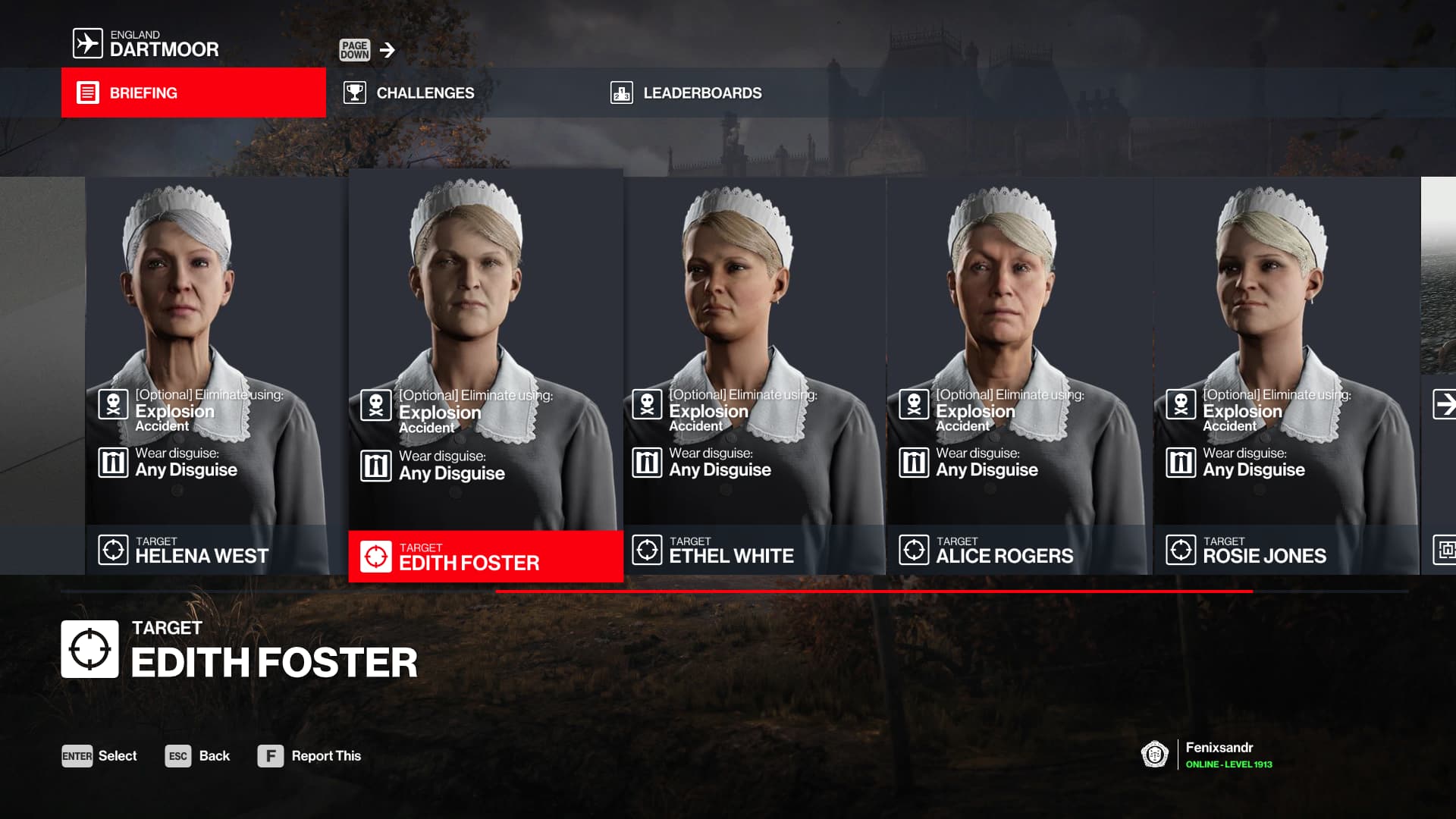Click the Select prompt button
The height and width of the screenshot is (819, 1456).
coord(99,756)
